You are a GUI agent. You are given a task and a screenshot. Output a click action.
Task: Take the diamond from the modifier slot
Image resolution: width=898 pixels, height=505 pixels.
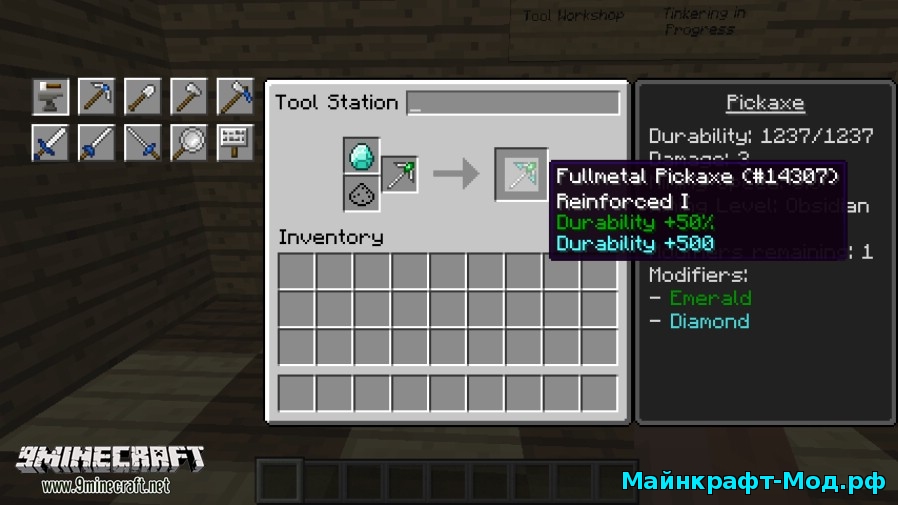tap(361, 156)
